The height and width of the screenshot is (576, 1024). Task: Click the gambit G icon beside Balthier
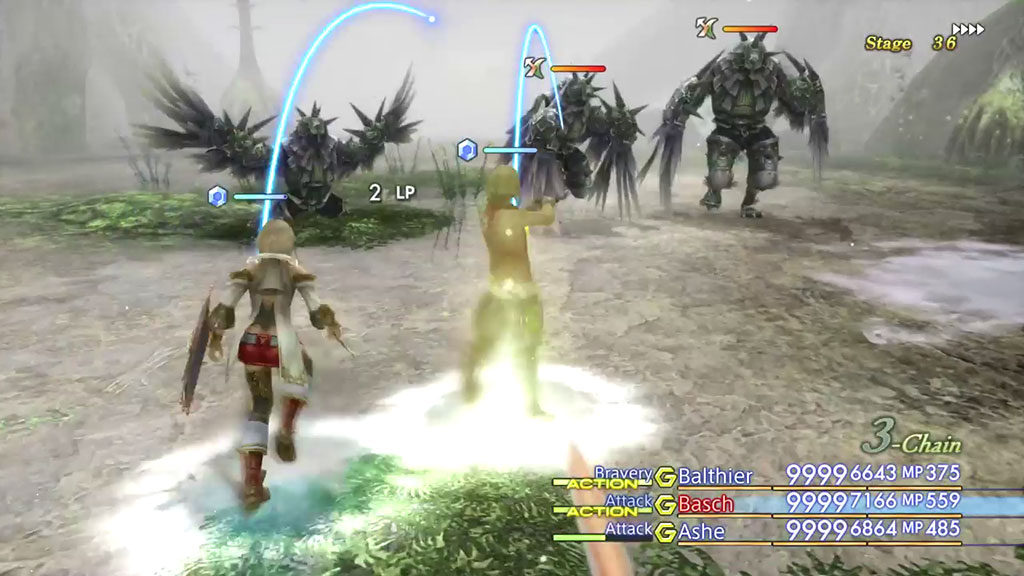664,476
